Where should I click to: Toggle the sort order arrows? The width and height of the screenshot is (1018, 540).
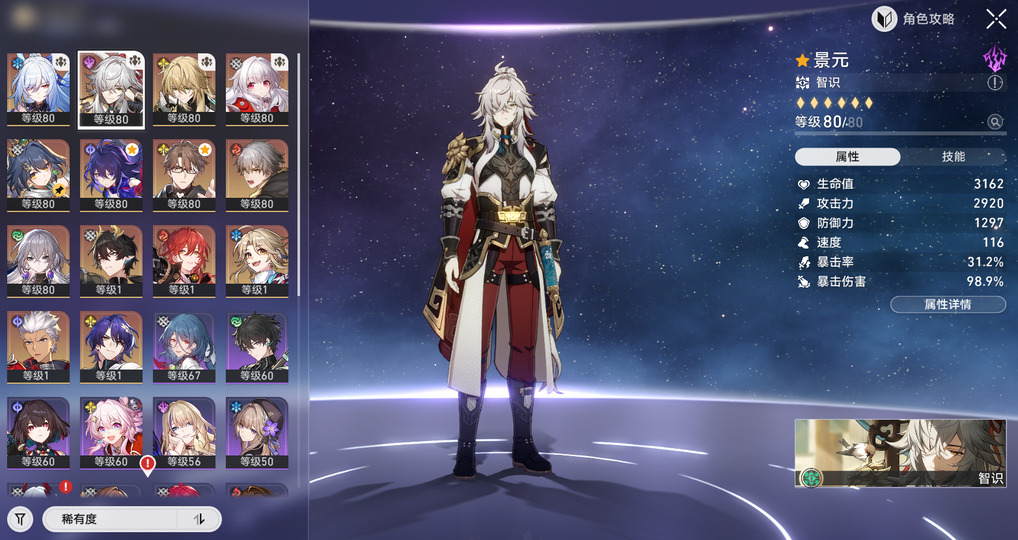pos(199,519)
